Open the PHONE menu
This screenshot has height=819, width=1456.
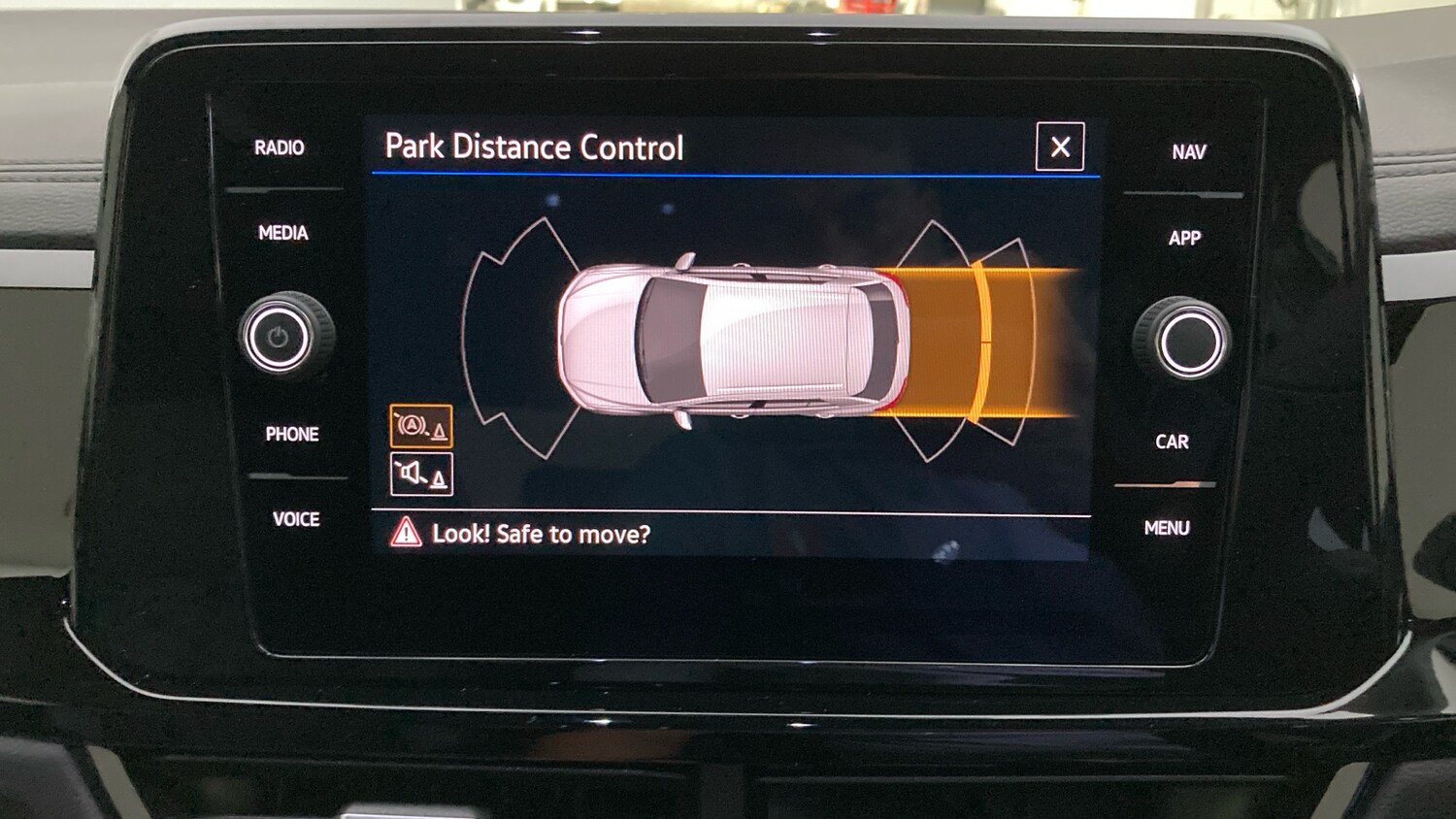[x=292, y=434]
